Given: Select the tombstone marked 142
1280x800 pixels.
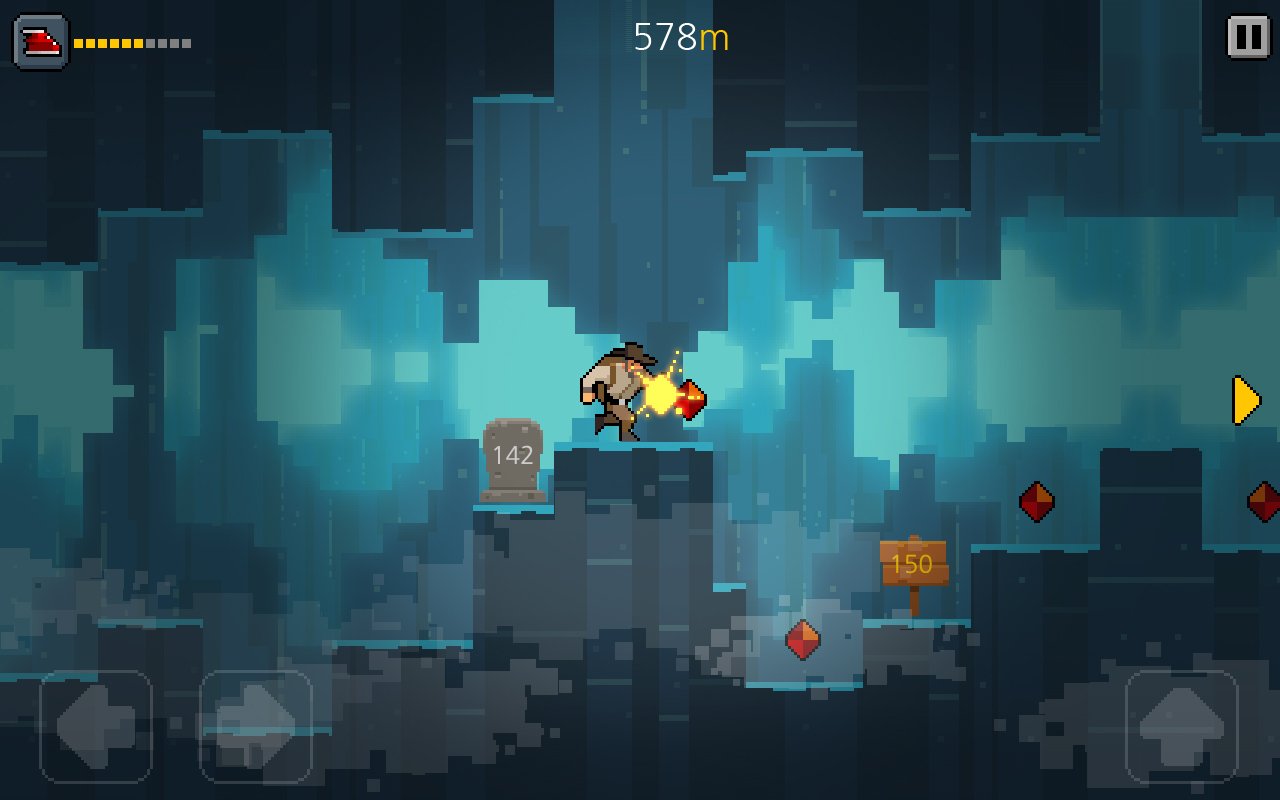Looking at the screenshot, I should tap(512, 462).
